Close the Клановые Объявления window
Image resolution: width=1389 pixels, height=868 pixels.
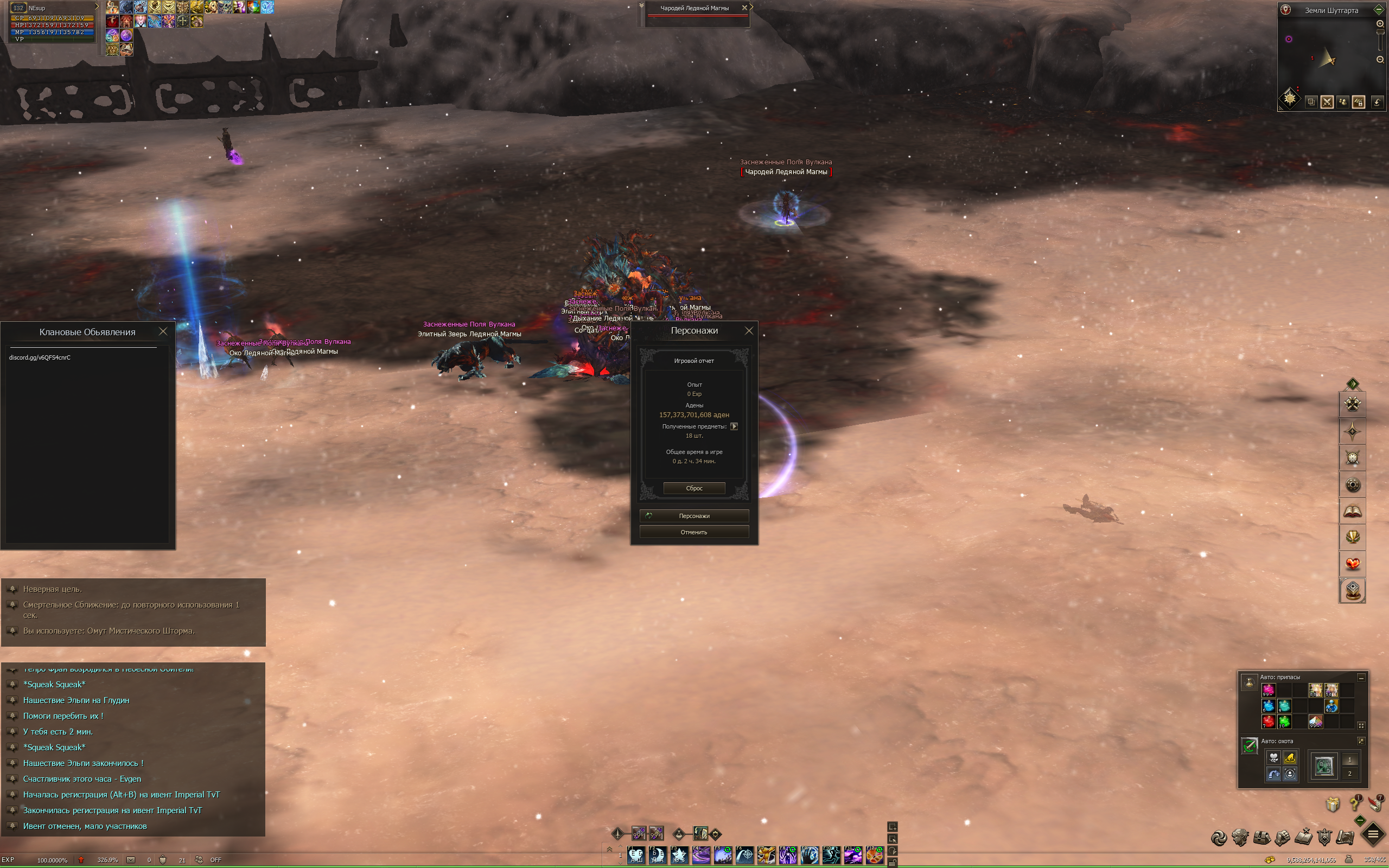pos(163,331)
